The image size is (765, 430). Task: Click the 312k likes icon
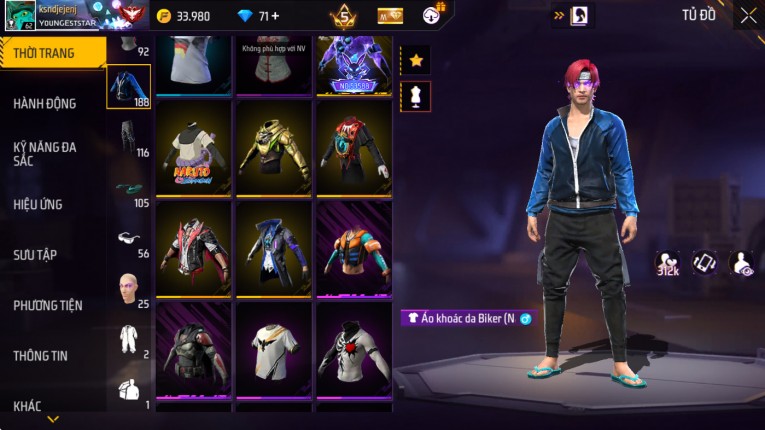point(668,263)
